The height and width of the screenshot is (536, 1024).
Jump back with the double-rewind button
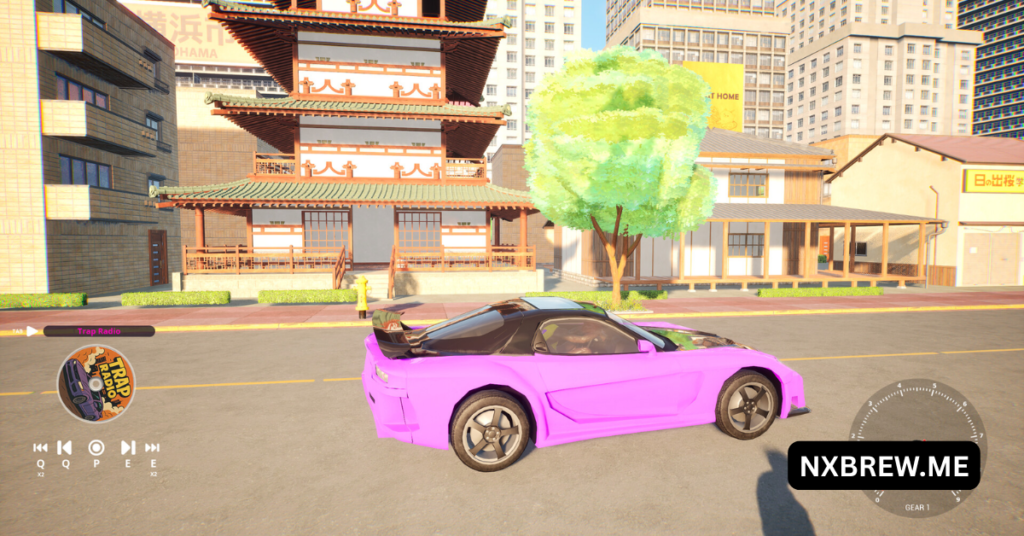click(40, 448)
